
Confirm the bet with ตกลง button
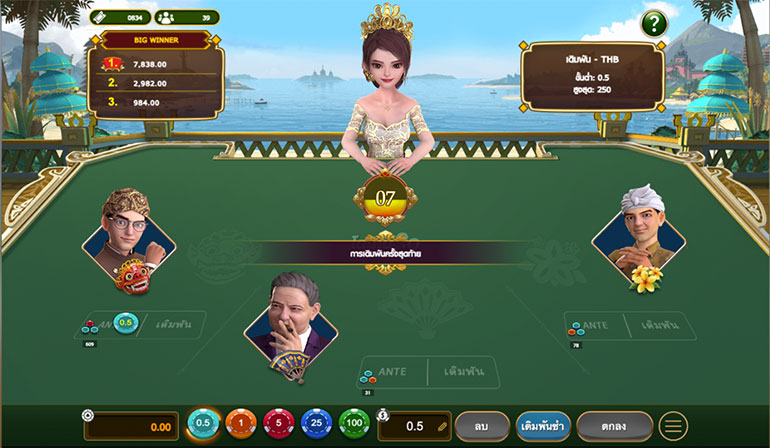[x=614, y=426]
